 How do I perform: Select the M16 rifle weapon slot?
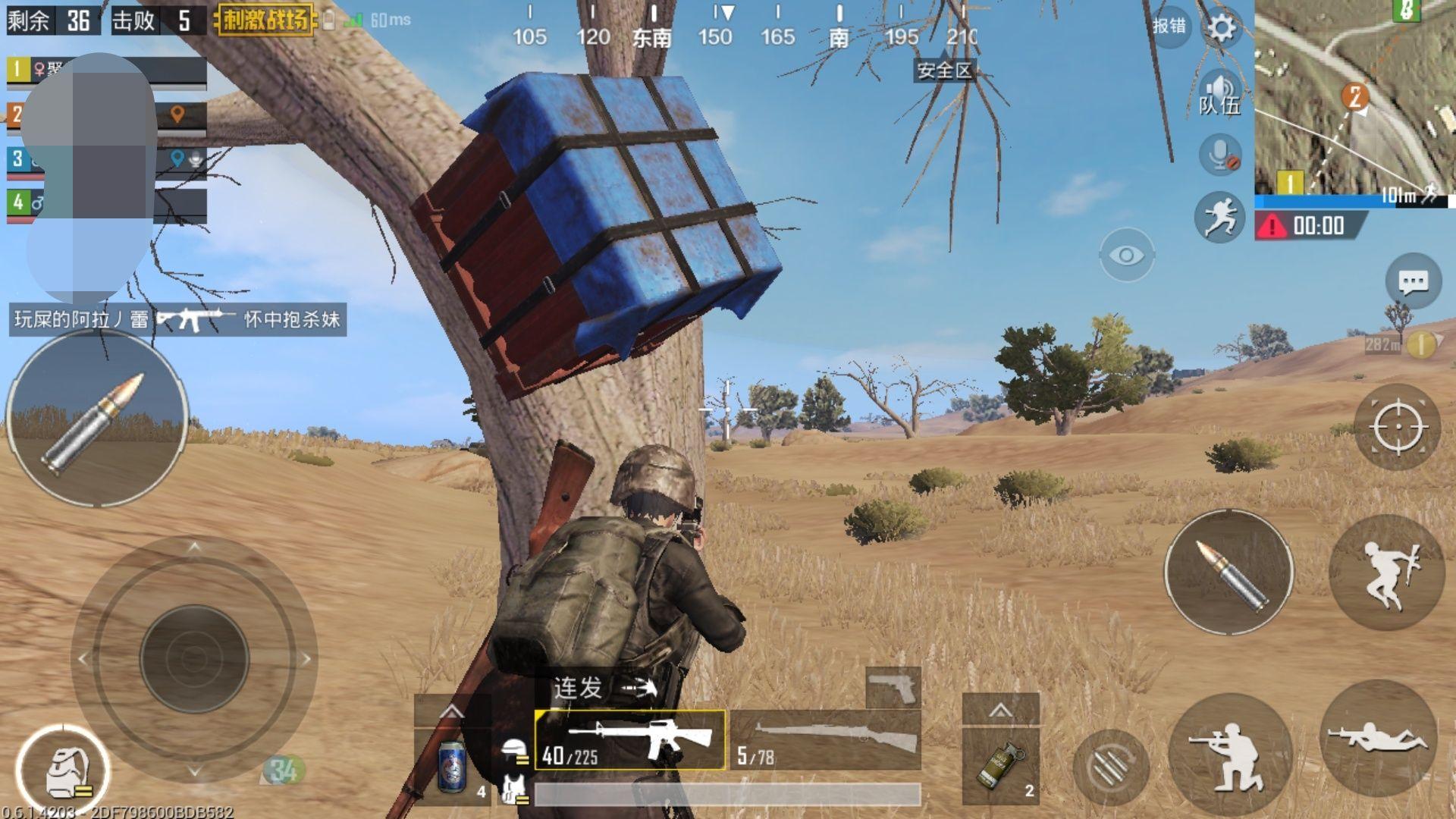click(x=630, y=739)
